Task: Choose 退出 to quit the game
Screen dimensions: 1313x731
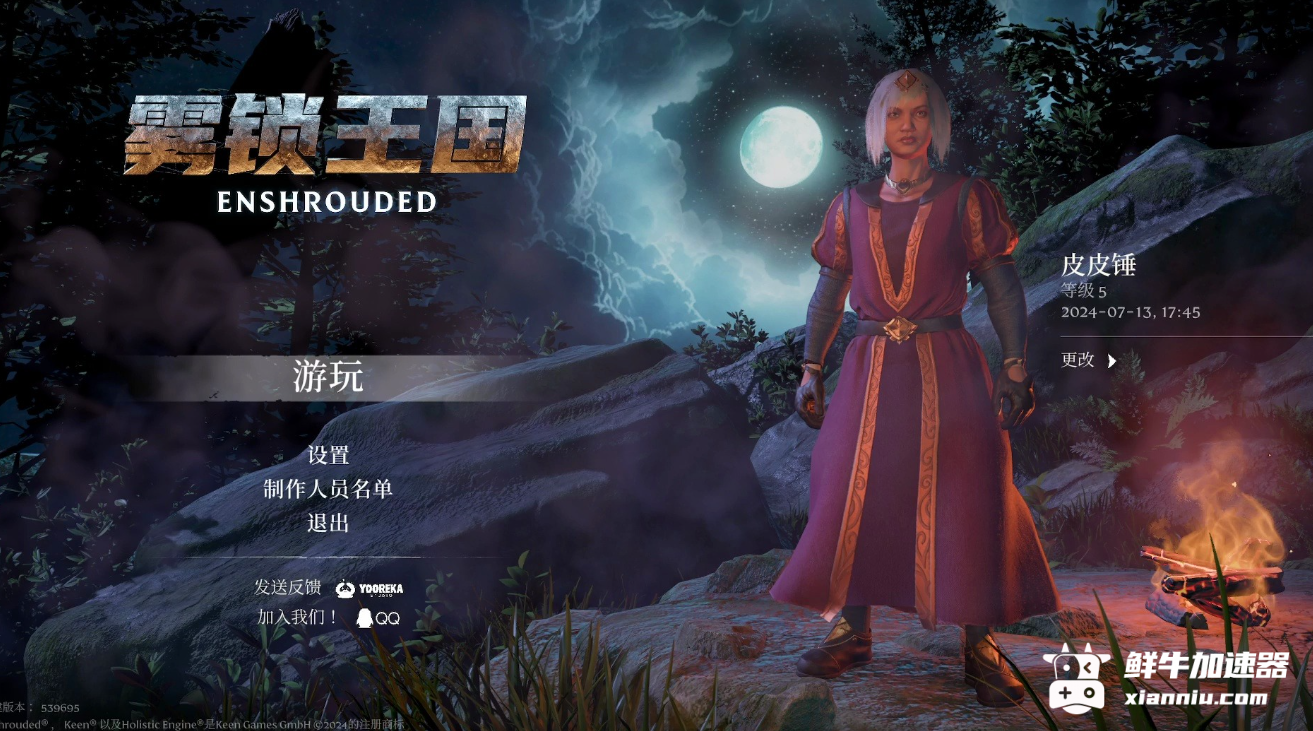Action: (328, 522)
